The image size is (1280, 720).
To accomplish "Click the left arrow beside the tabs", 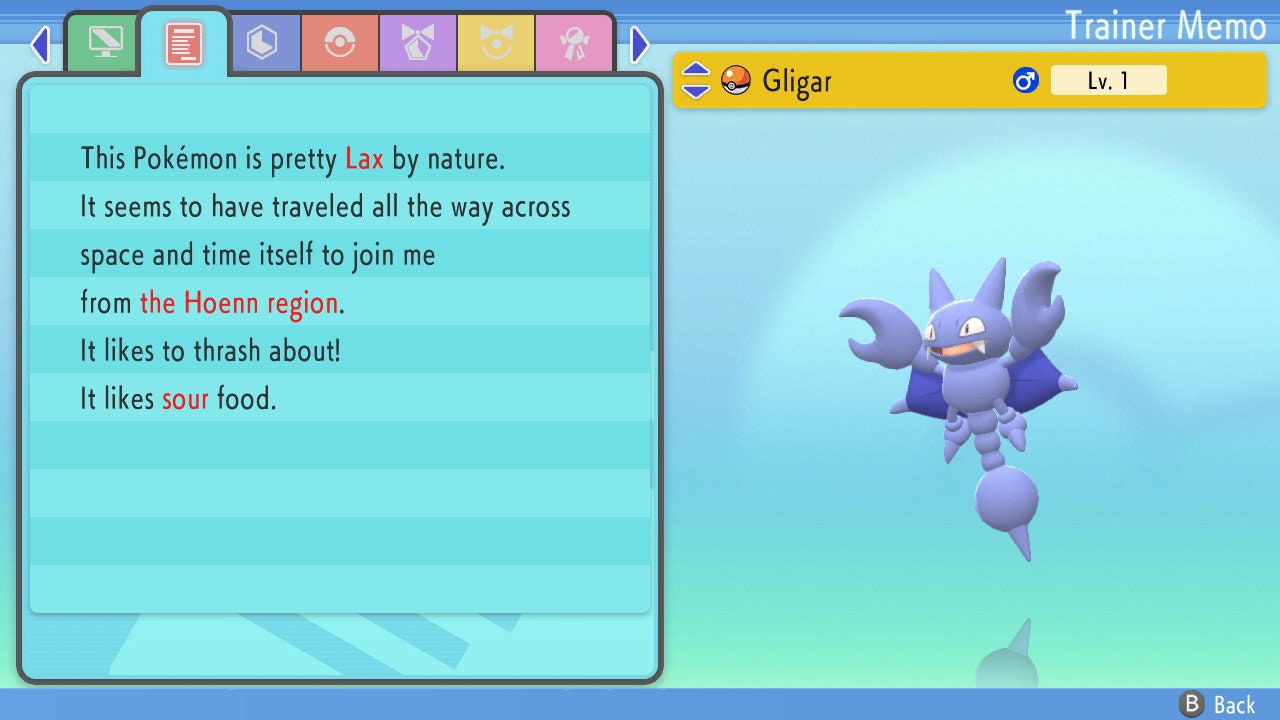I will point(40,44).
